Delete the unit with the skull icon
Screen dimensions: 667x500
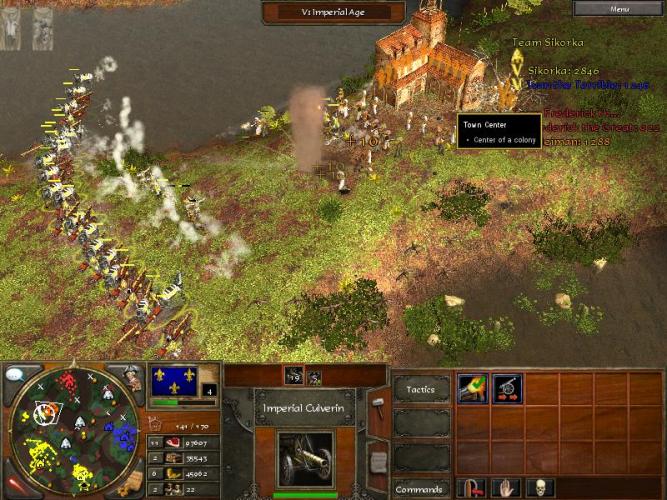coord(540,488)
